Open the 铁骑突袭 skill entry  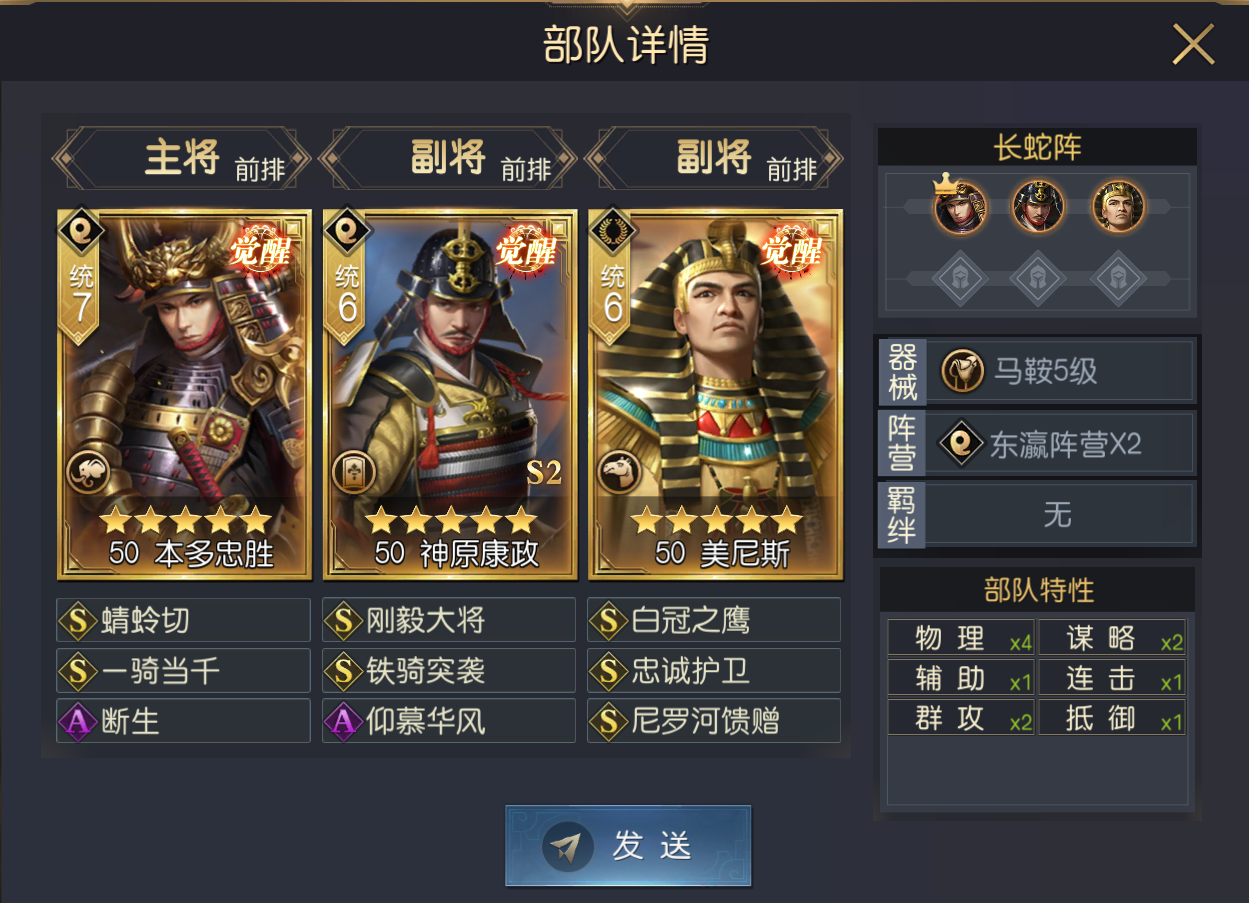tap(449, 670)
